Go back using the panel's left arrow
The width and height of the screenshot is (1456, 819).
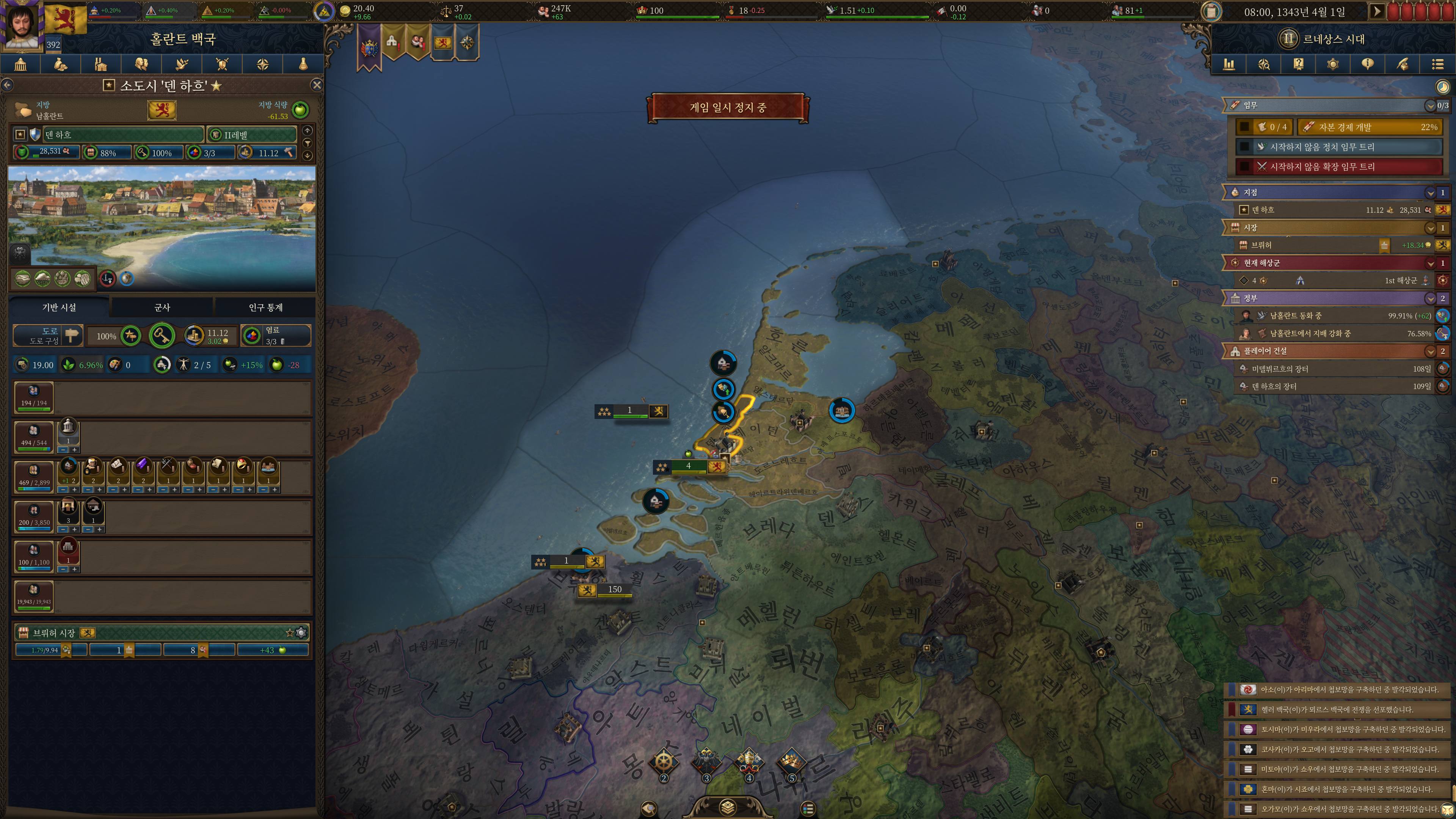click(x=7, y=85)
